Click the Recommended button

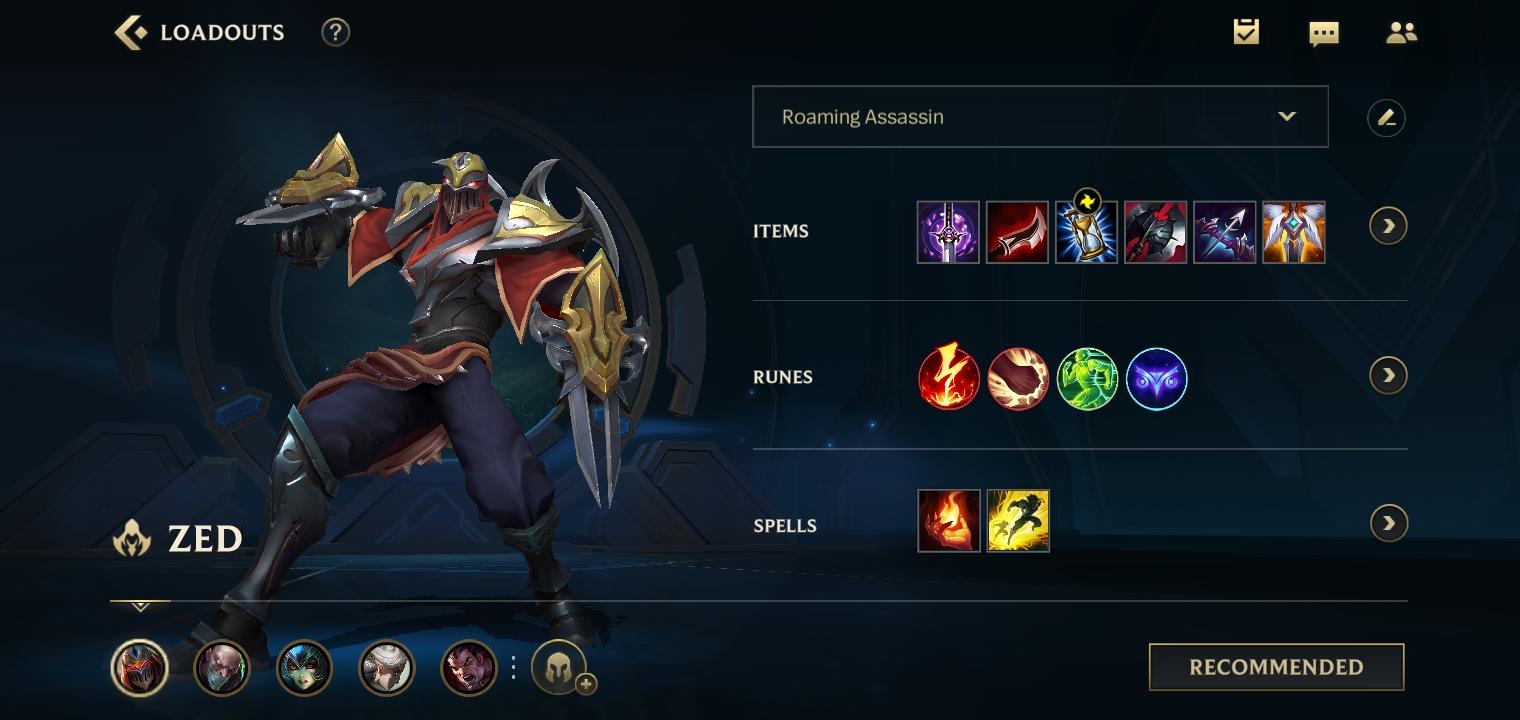[1276, 667]
